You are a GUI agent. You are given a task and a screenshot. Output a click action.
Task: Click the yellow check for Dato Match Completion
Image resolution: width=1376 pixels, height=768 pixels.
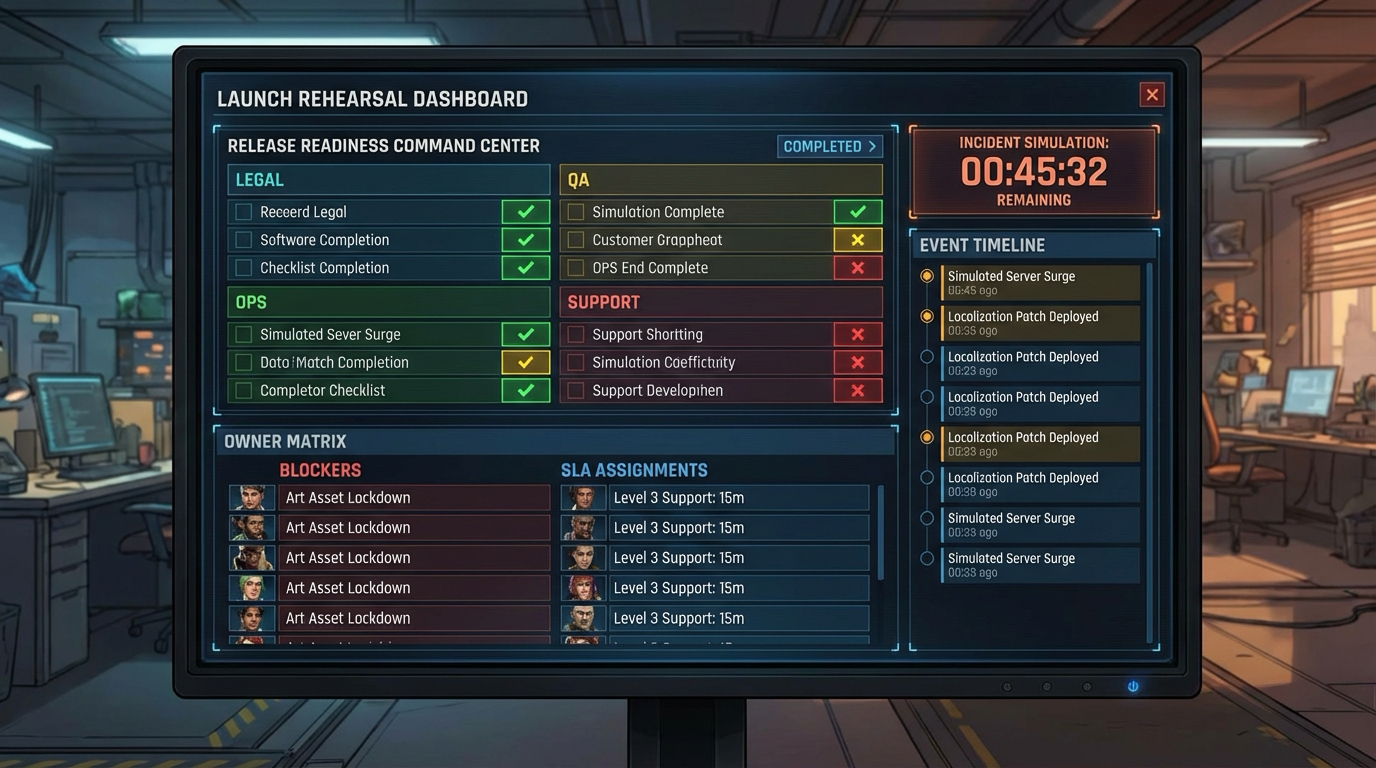[x=525, y=362]
